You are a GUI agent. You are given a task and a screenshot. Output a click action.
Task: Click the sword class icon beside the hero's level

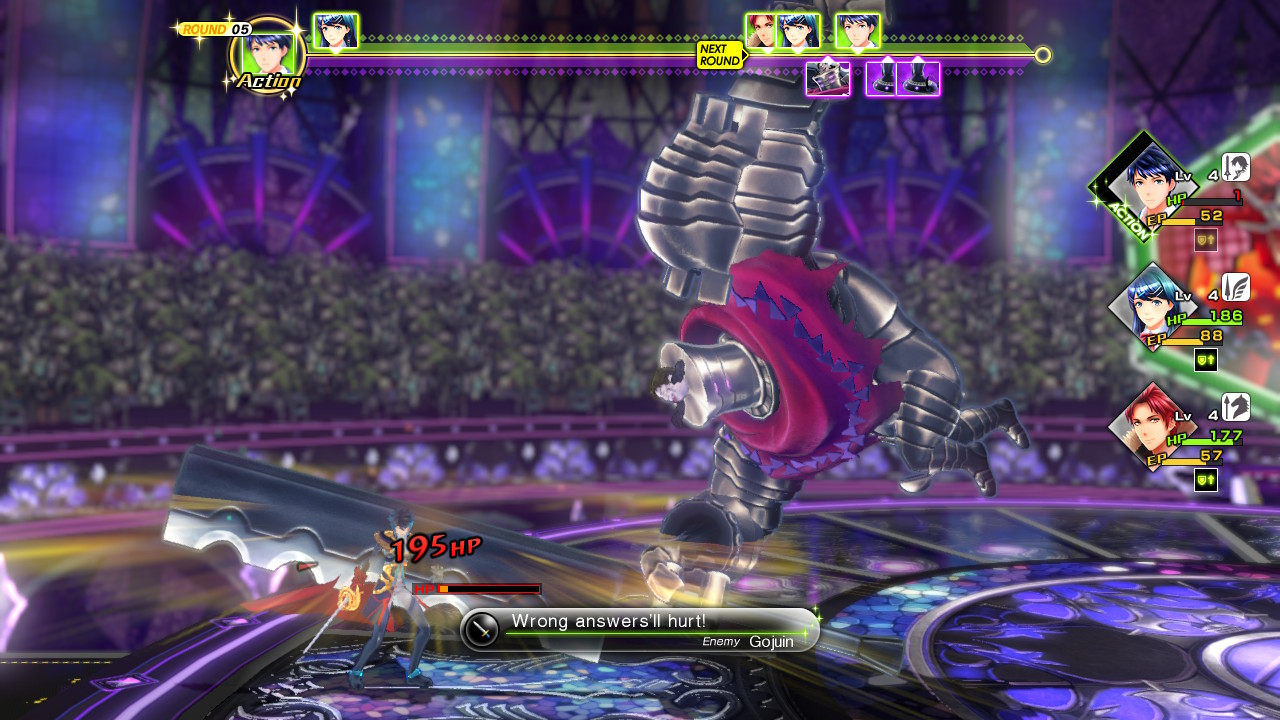1236,167
